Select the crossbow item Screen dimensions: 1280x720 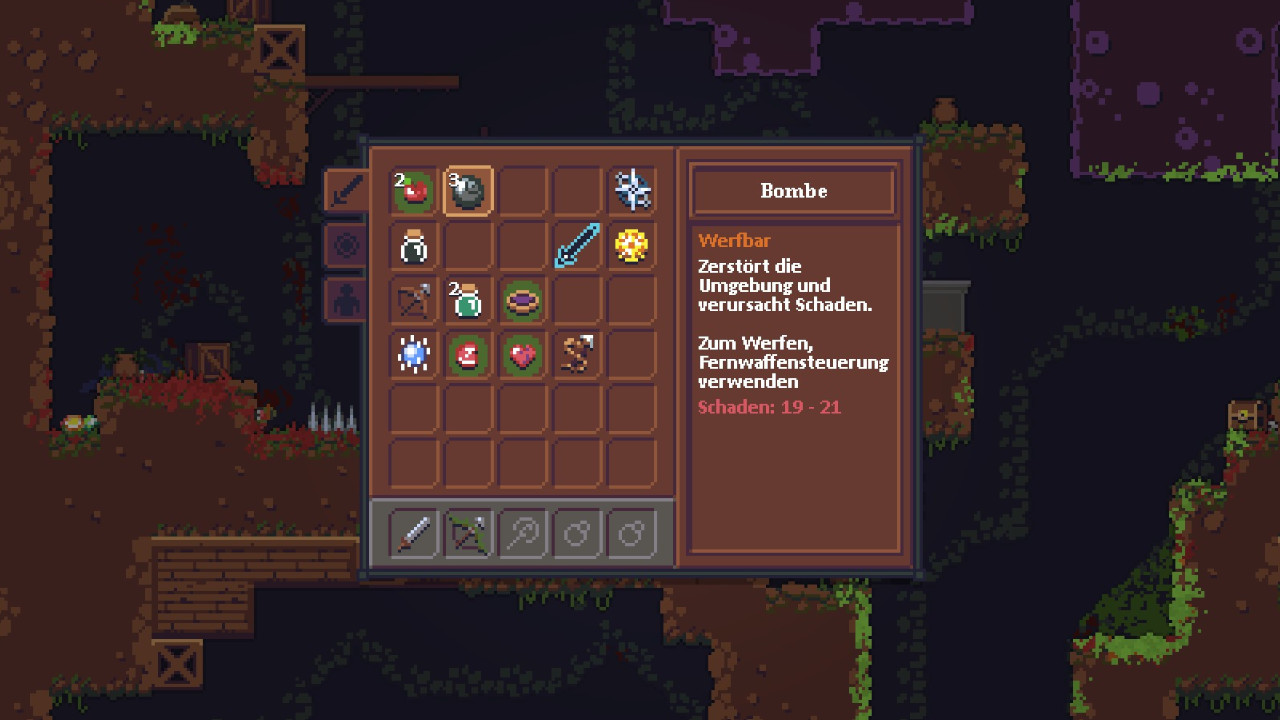pyautogui.click(x=413, y=300)
